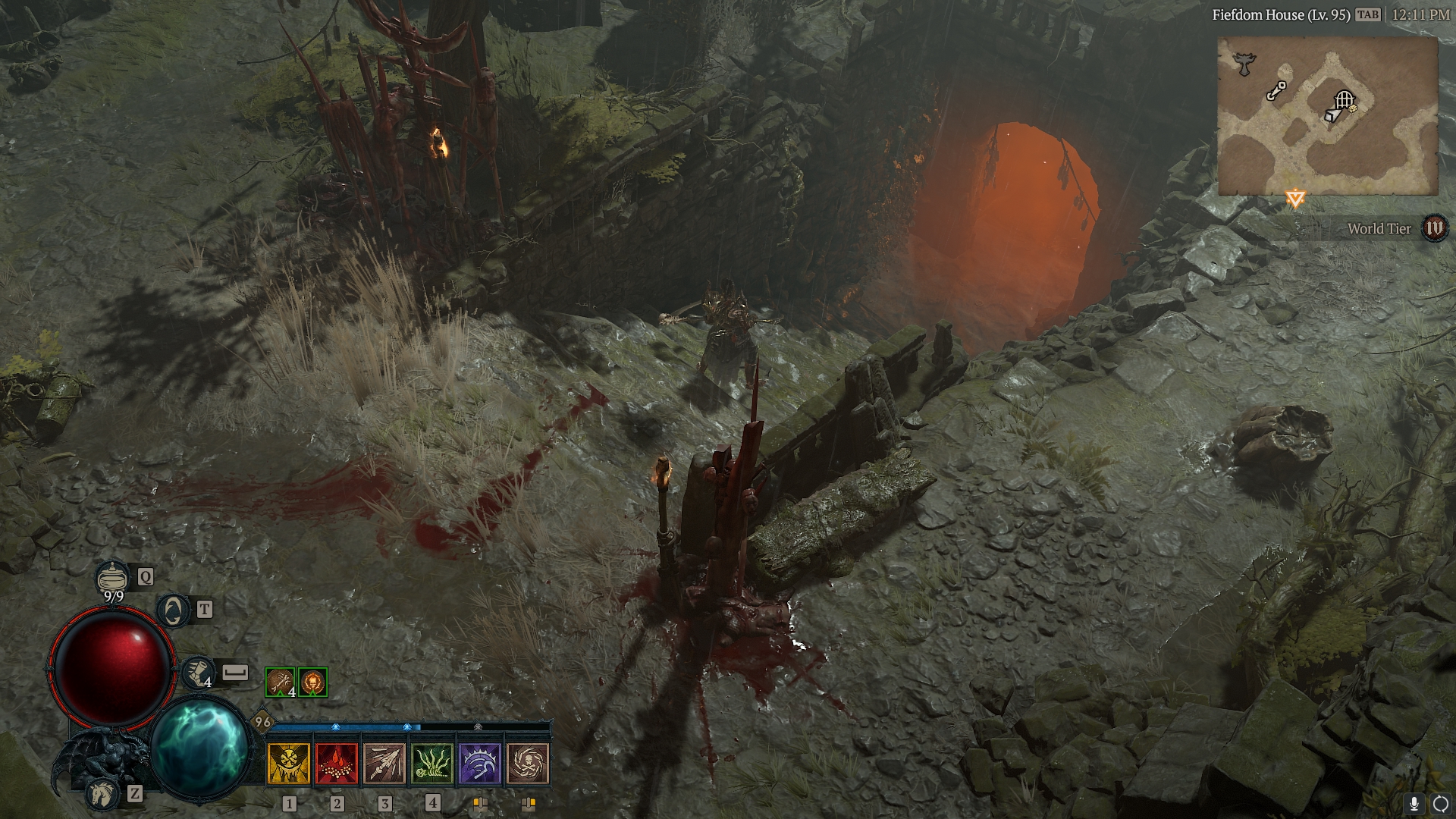
Task: Open the minimap
Action: 1327,116
